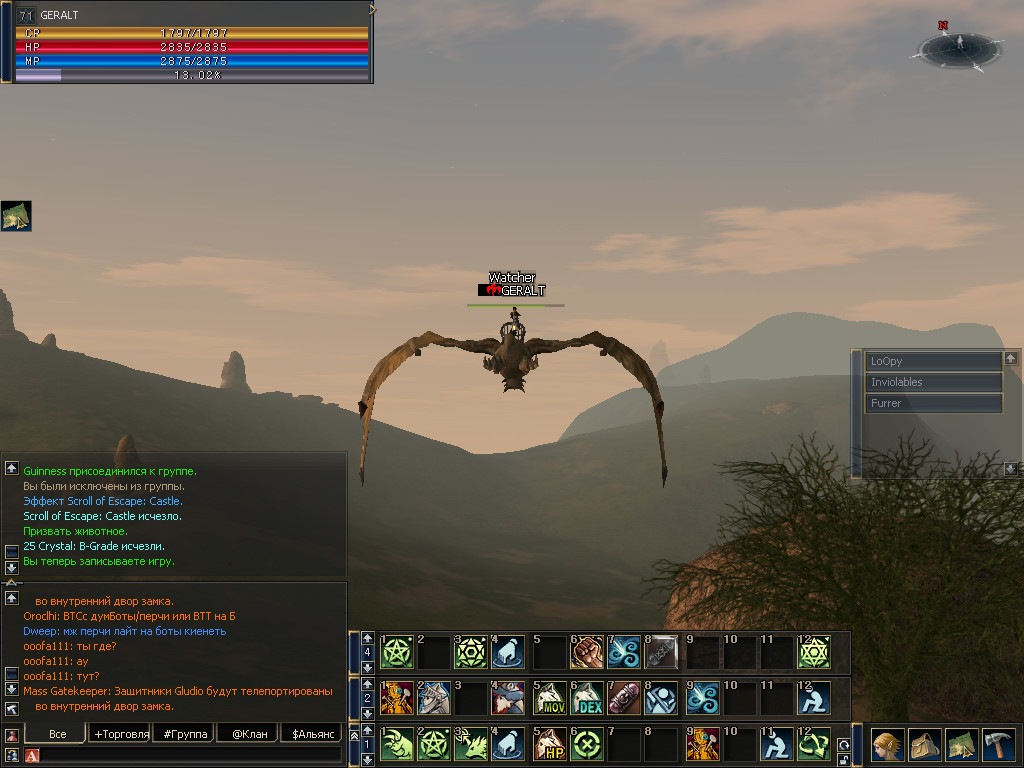Select the @Клан chat tab

click(248, 734)
